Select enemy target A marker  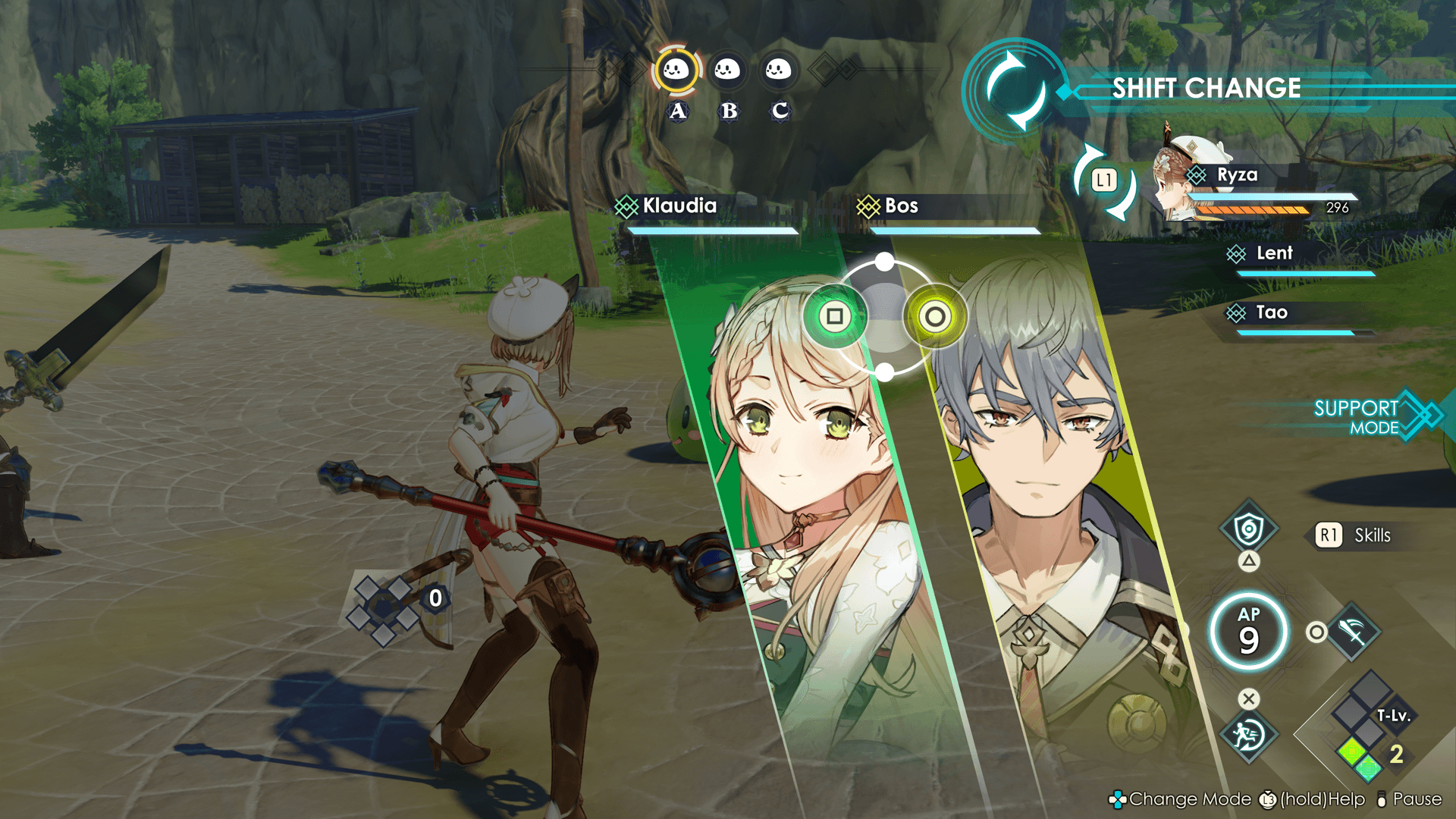point(676,71)
